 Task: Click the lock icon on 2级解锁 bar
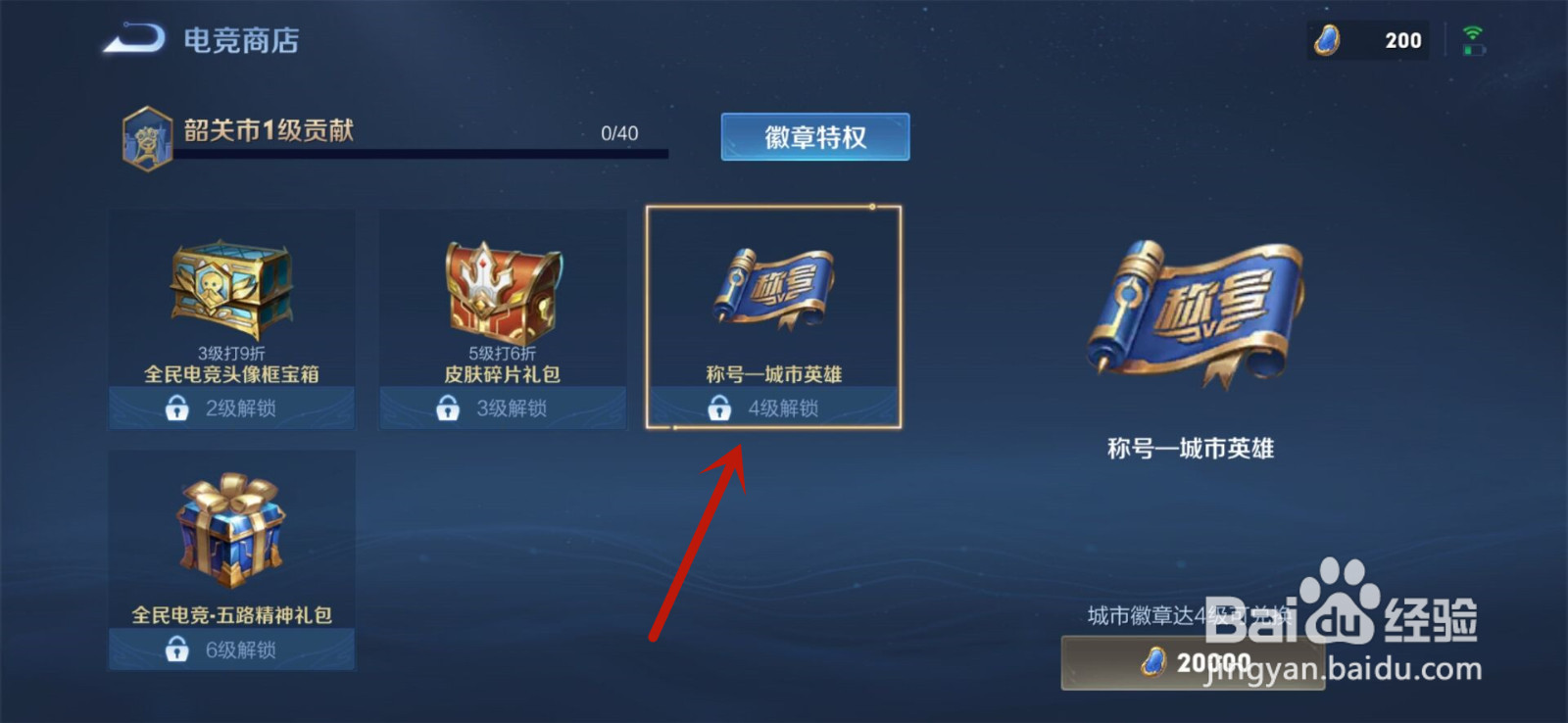tap(177, 408)
